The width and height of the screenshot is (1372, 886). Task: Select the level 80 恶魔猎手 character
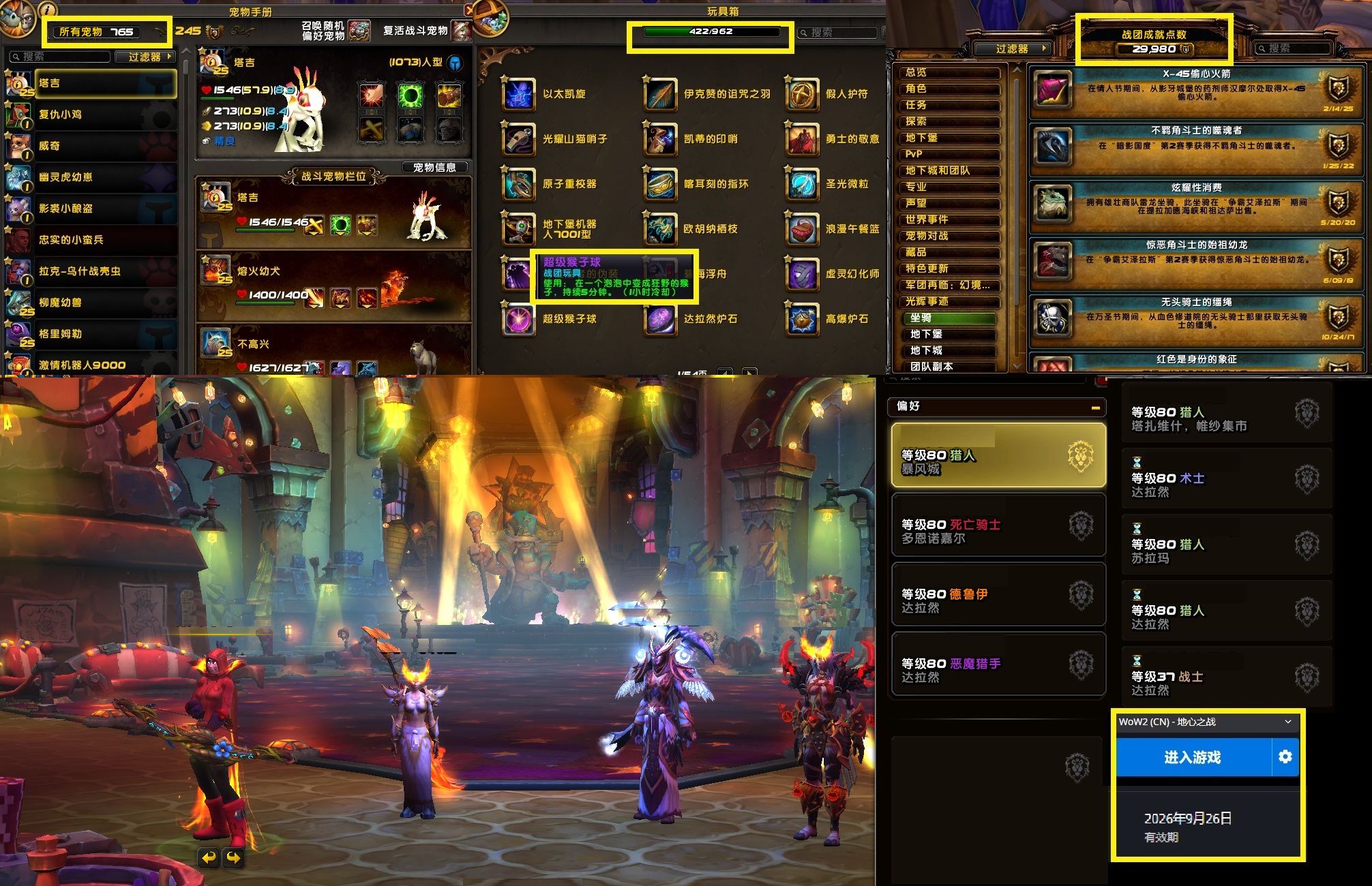pos(998,670)
